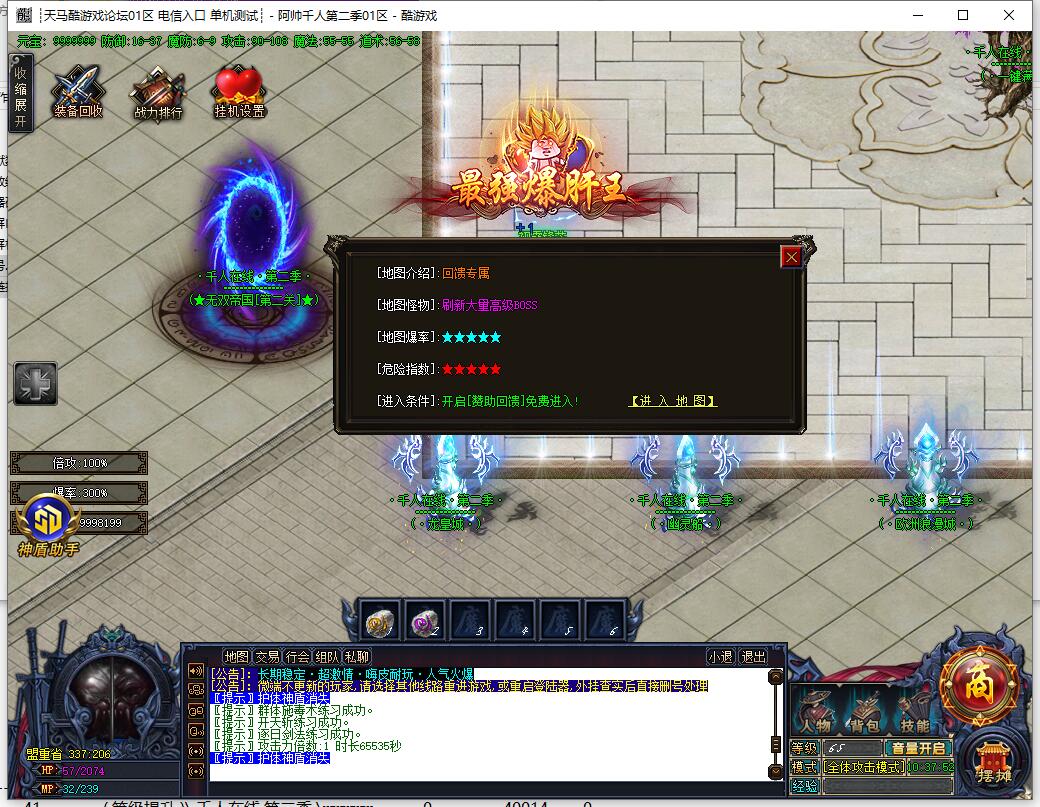Close the map info dialog
The height and width of the screenshot is (807, 1040).
[x=792, y=257]
